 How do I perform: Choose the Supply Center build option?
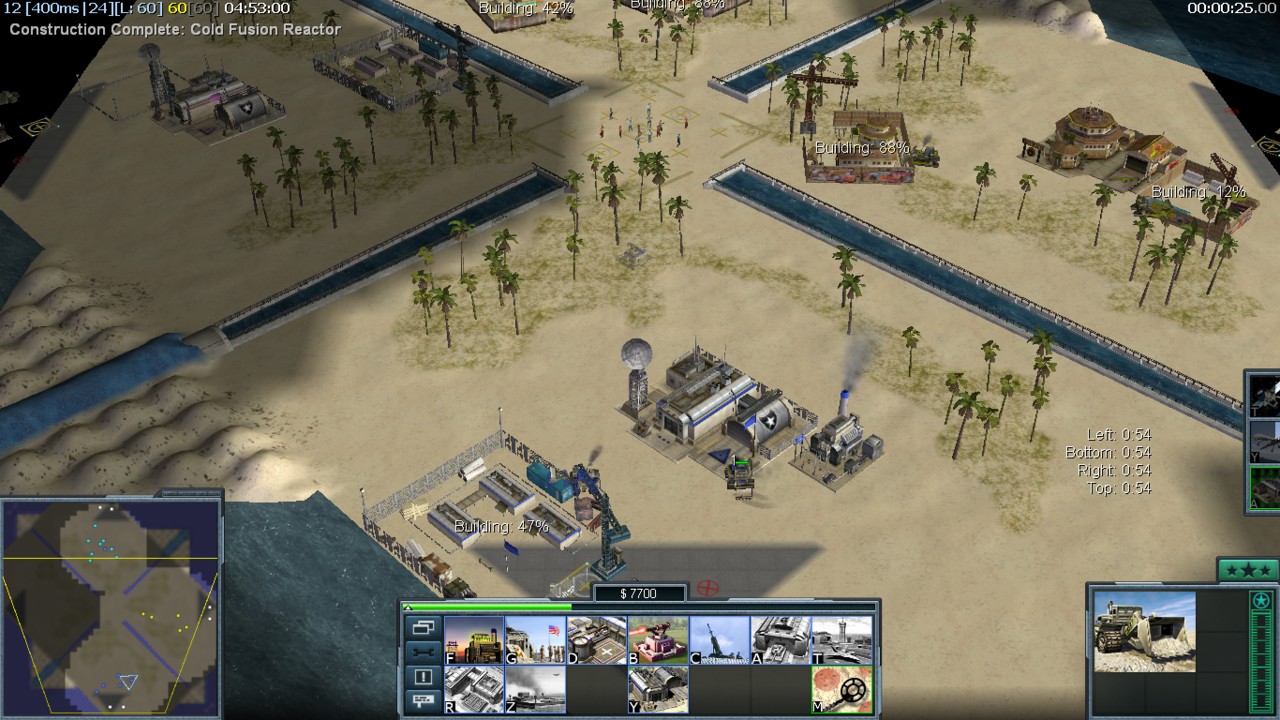[597, 640]
